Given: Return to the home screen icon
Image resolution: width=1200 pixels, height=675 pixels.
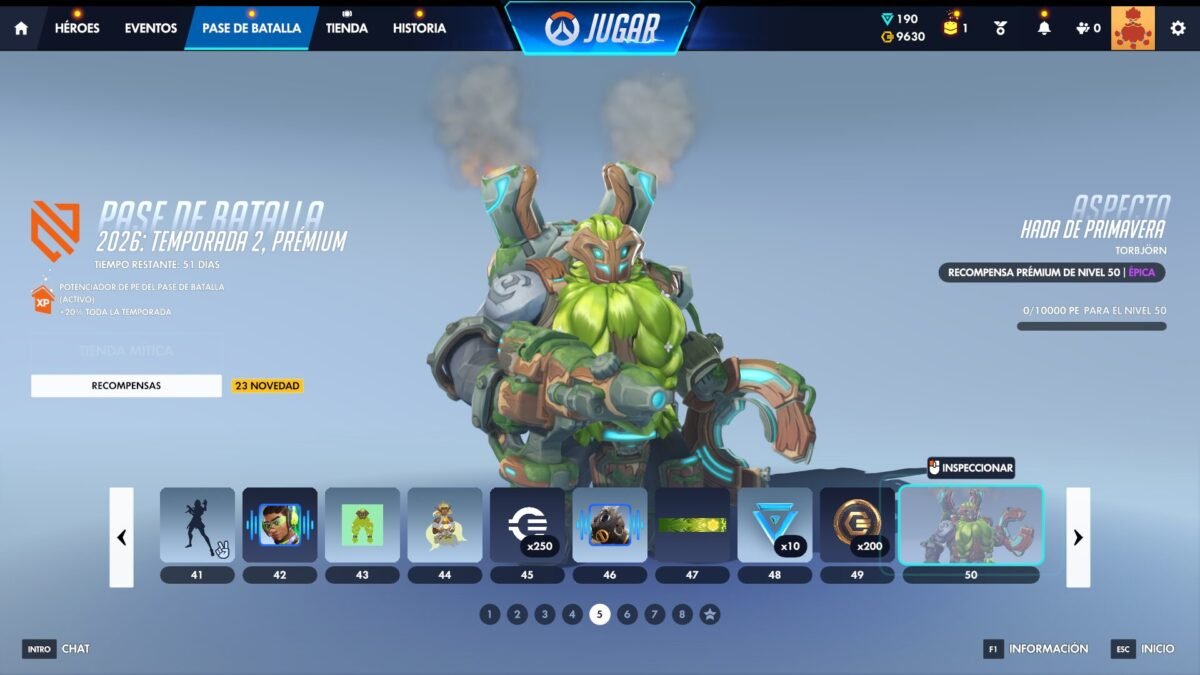Looking at the screenshot, I should [21, 28].
